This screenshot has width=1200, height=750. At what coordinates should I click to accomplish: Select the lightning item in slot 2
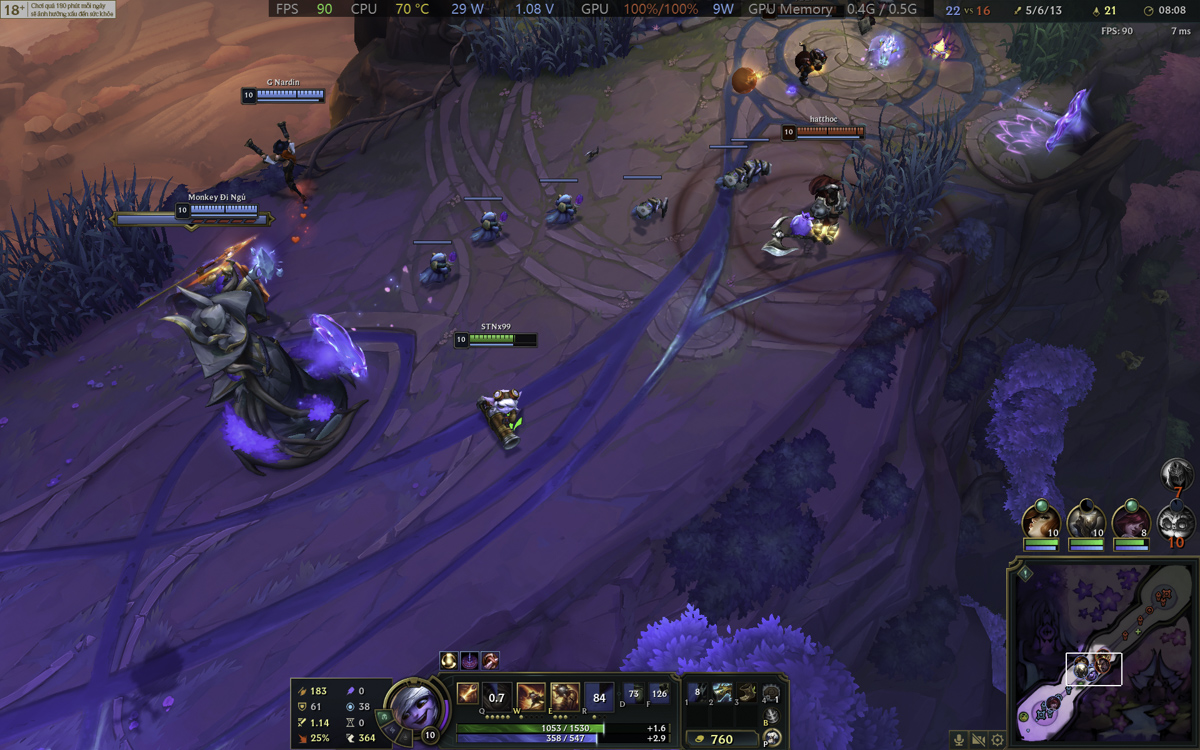tap(722, 692)
